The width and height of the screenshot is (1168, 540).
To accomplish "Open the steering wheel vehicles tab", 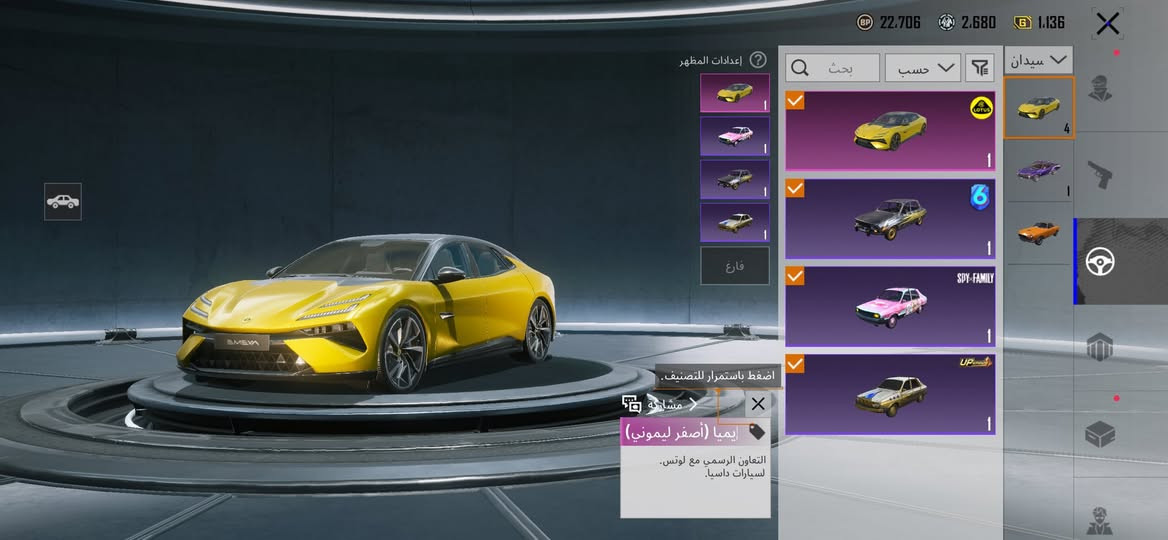I will click(1101, 262).
